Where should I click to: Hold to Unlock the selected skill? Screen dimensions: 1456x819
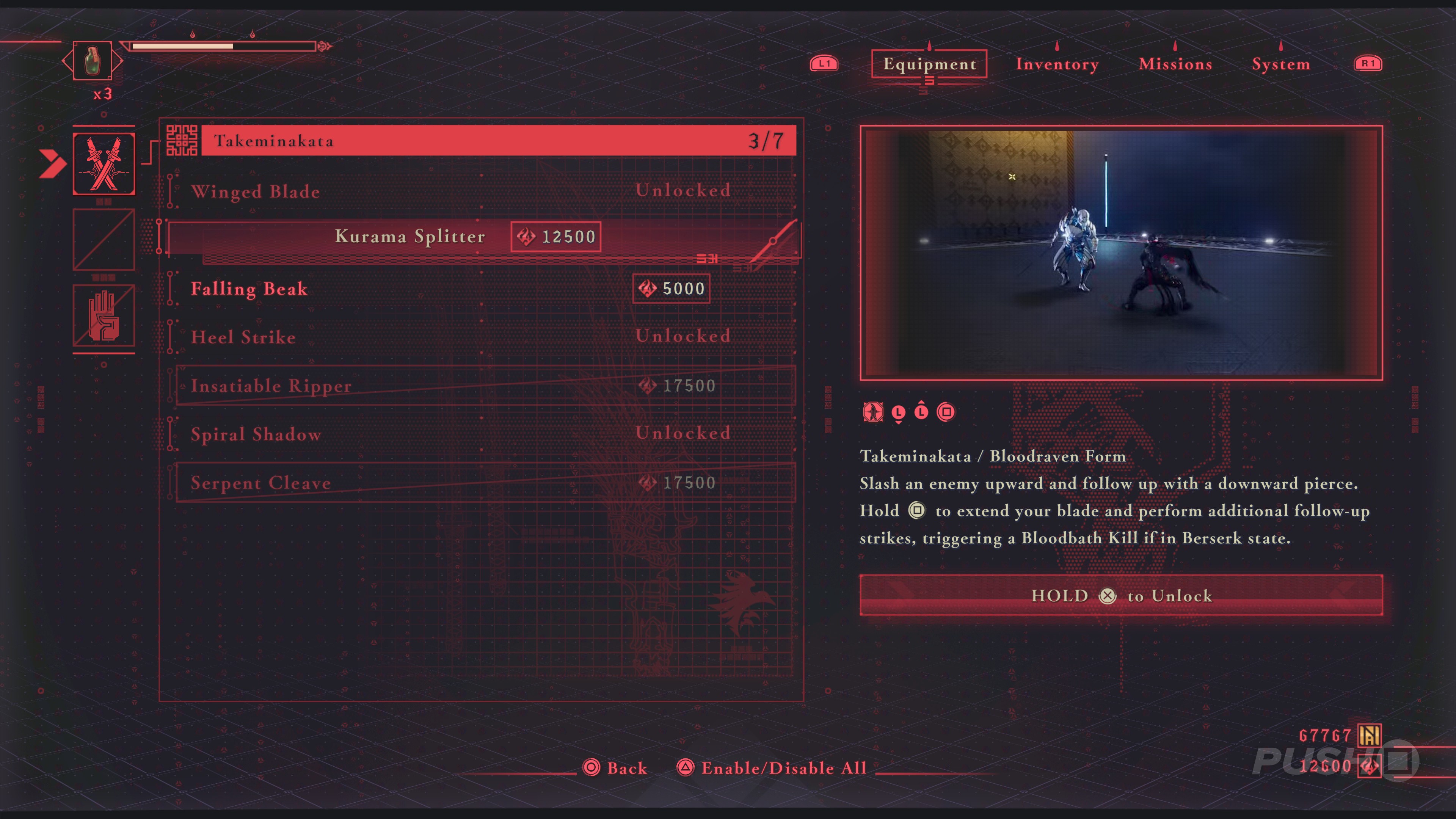(x=1121, y=595)
